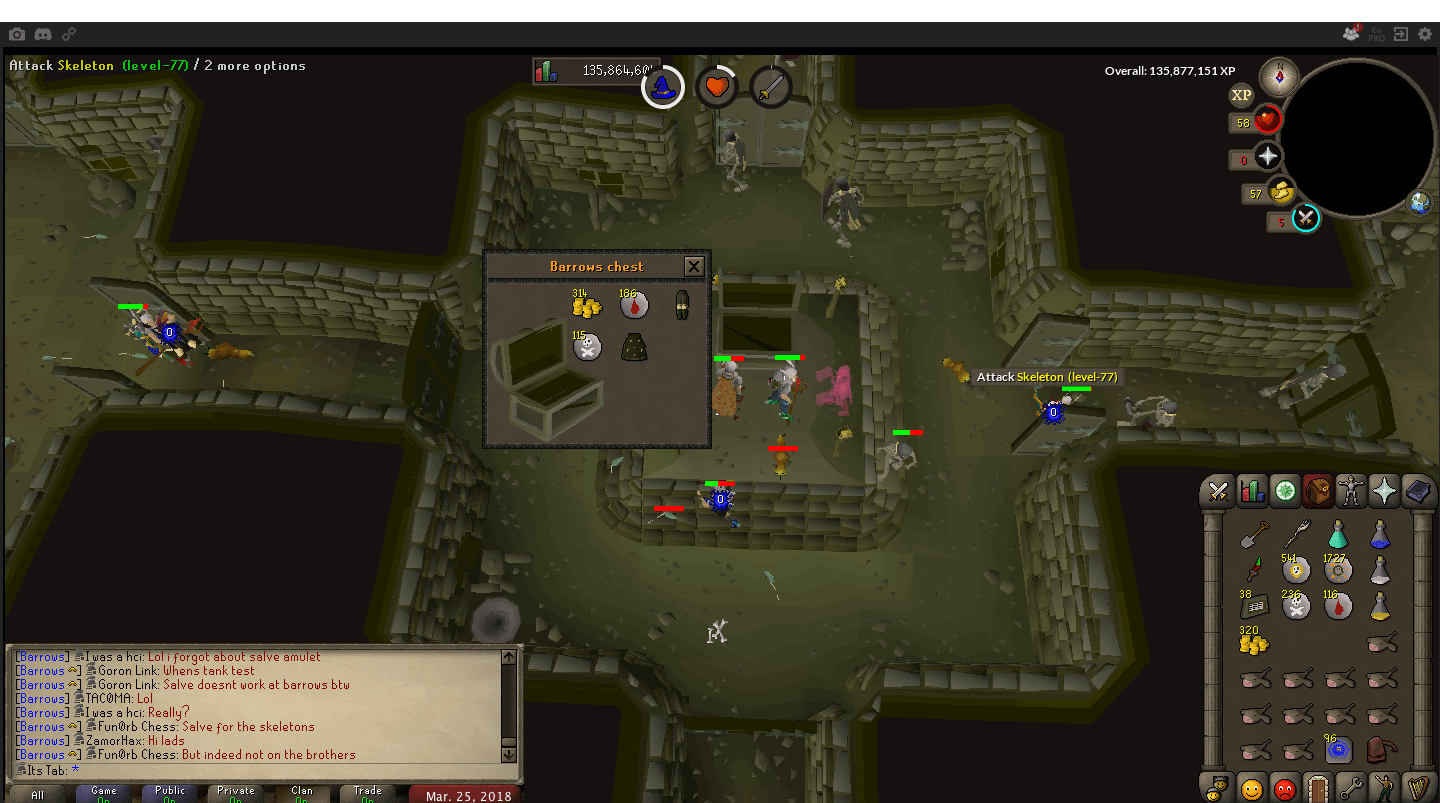The image size is (1440, 803).
Task: Open the Skills stats tab
Action: click(1251, 490)
